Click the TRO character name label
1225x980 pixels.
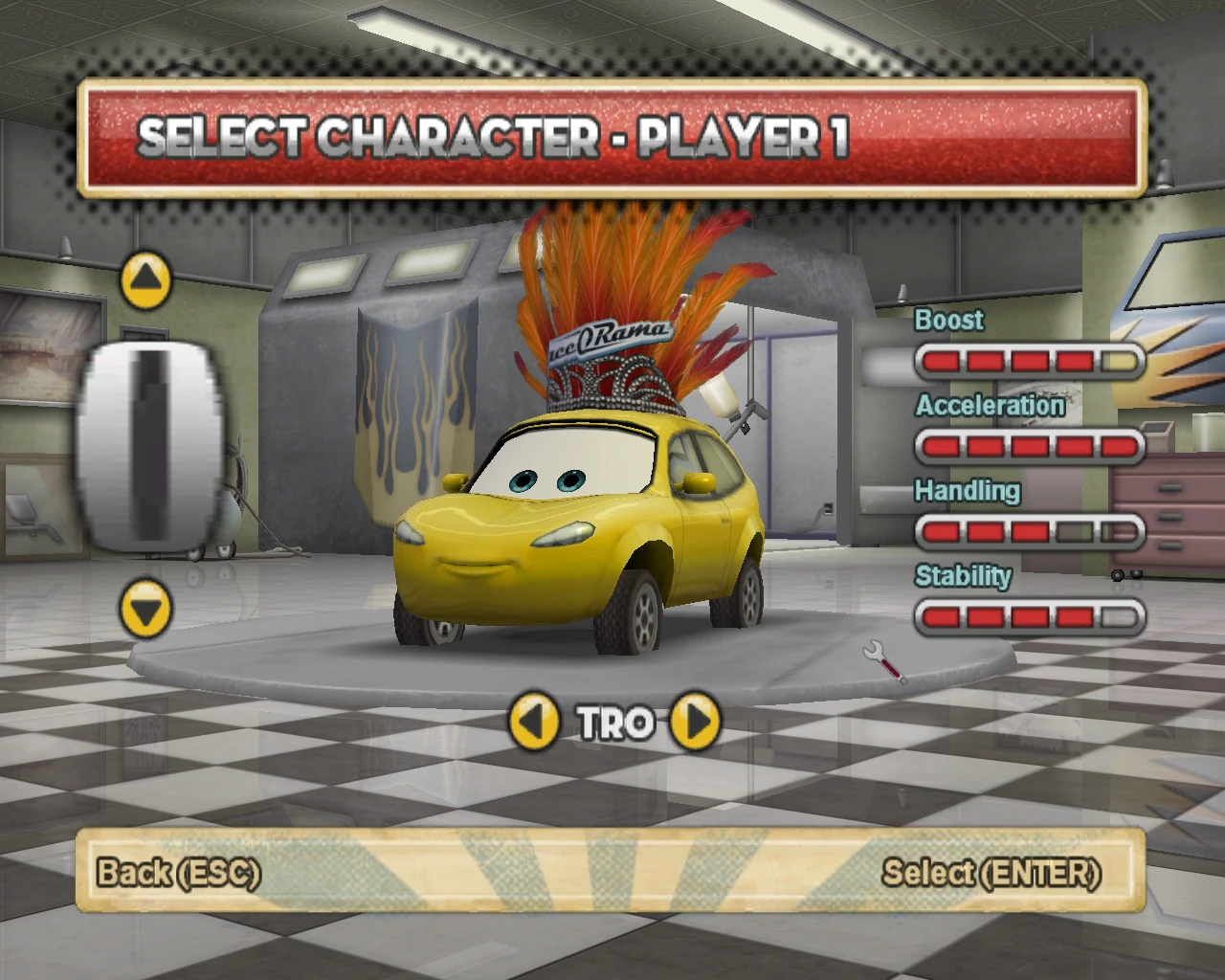point(614,723)
